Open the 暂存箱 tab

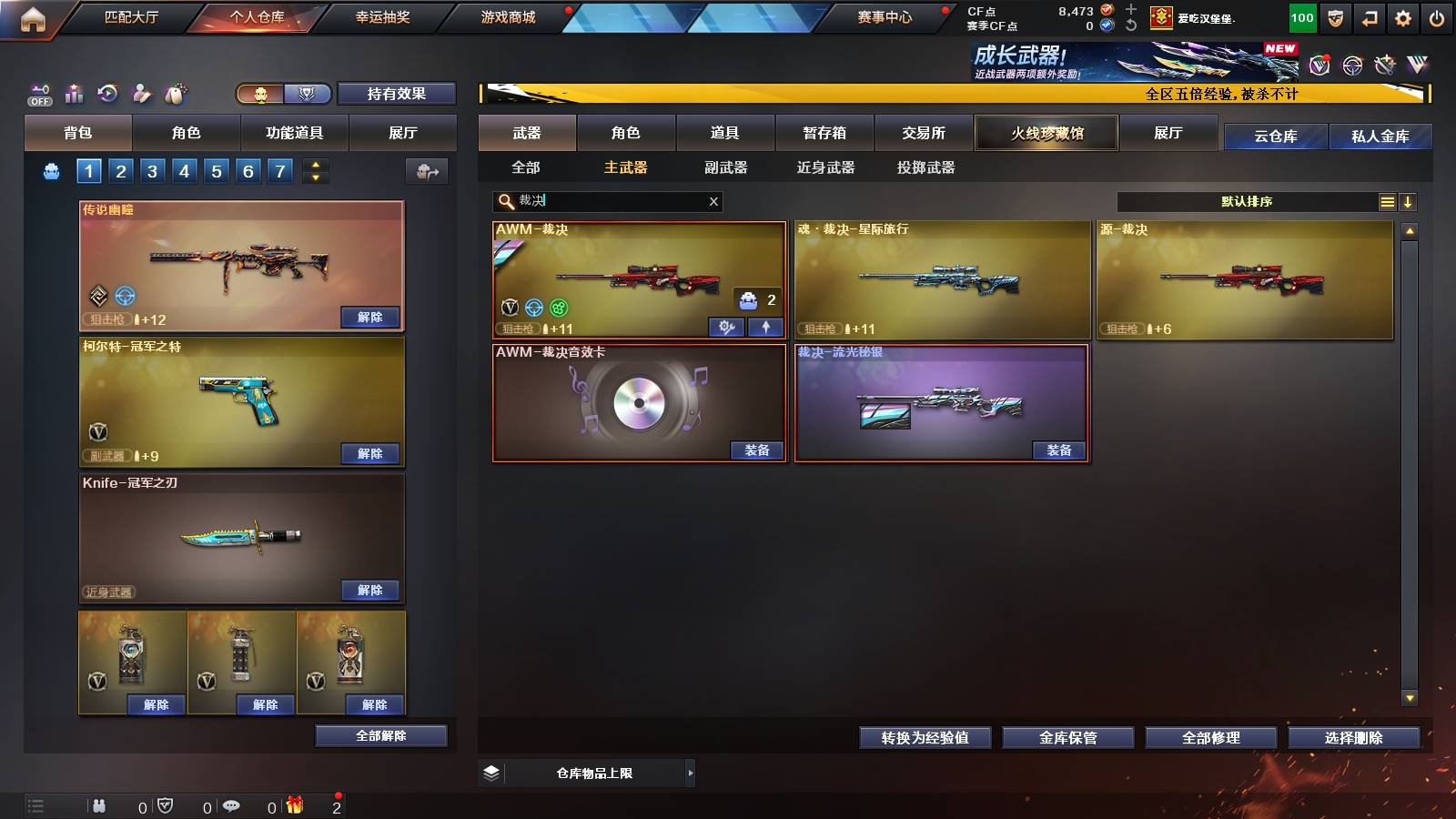point(824,133)
